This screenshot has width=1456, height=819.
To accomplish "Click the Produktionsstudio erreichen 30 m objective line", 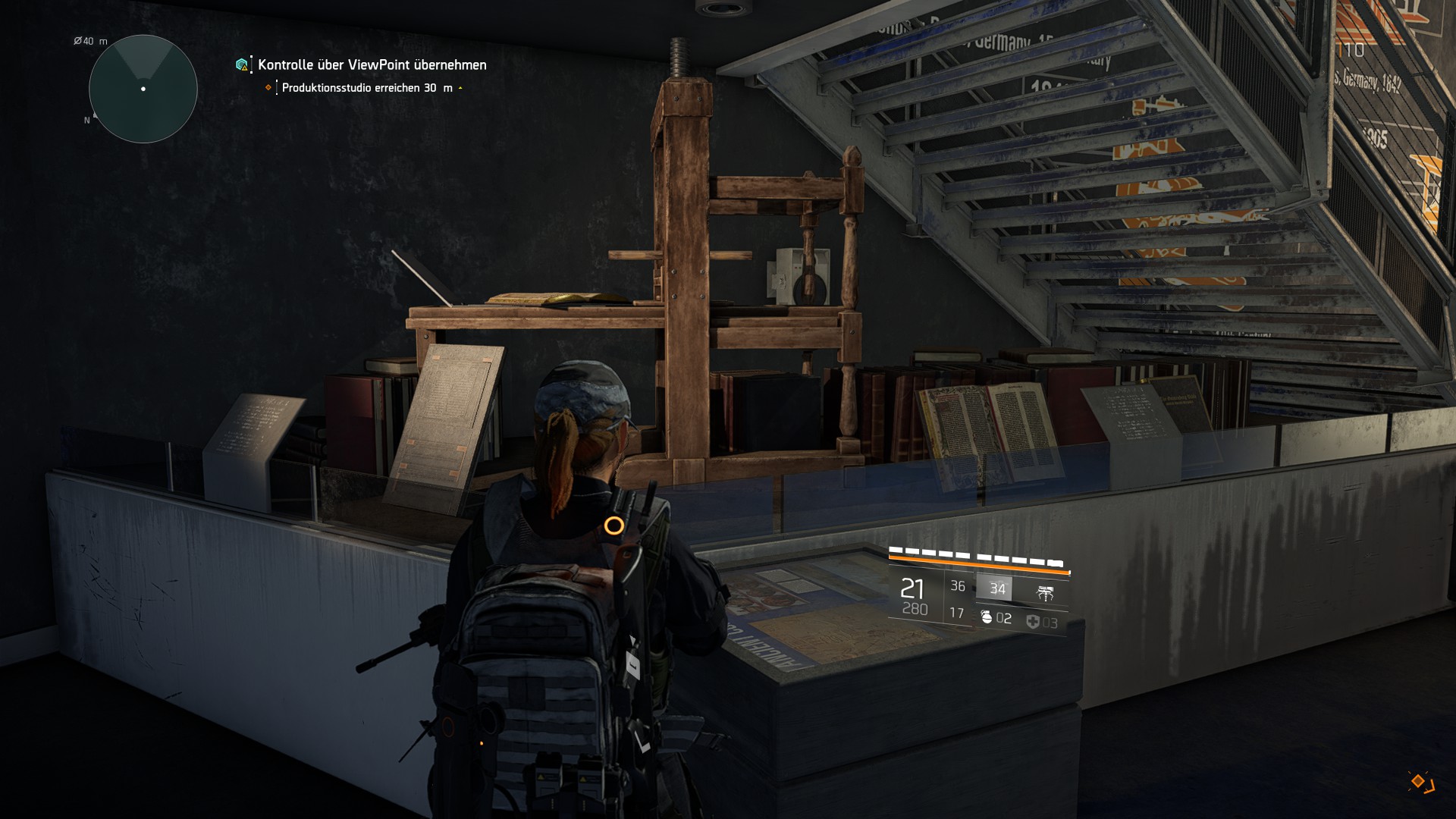I will (x=364, y=88).
